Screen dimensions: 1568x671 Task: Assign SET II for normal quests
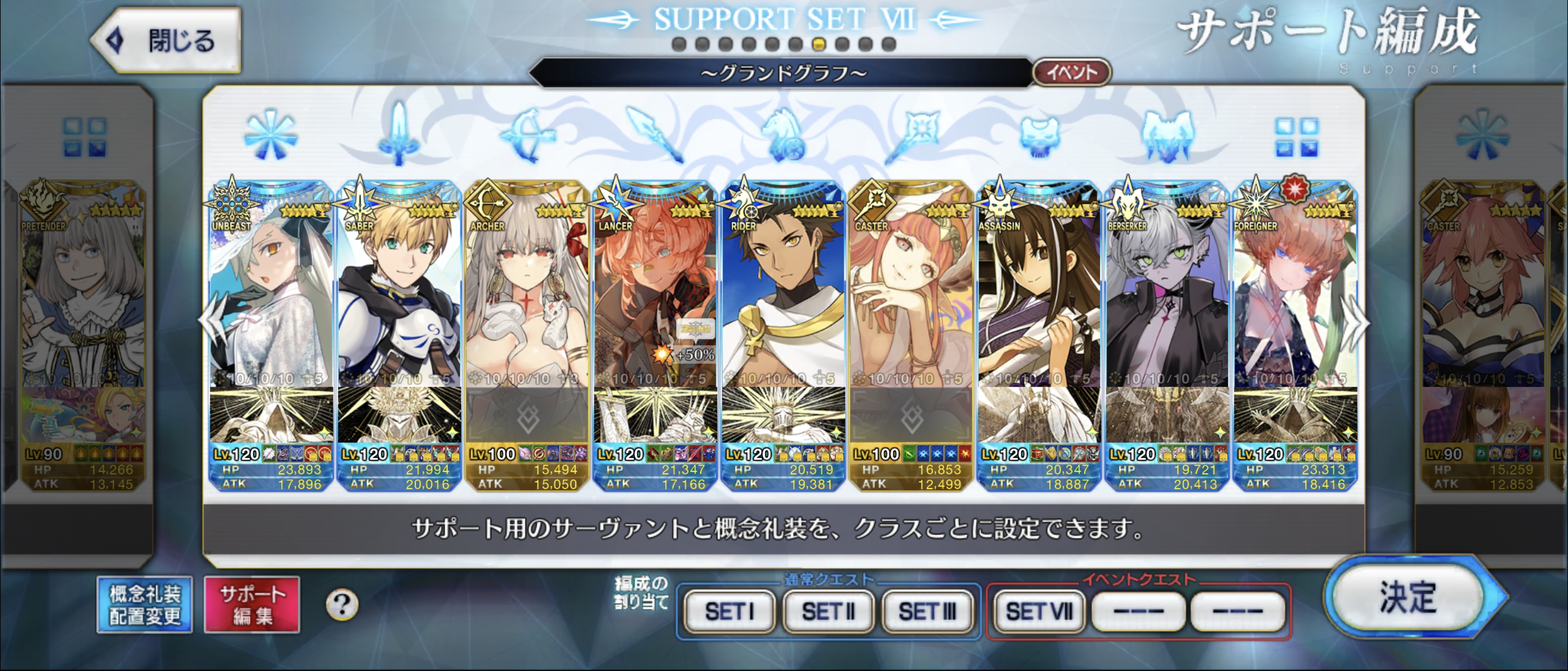tap(828, 611)
